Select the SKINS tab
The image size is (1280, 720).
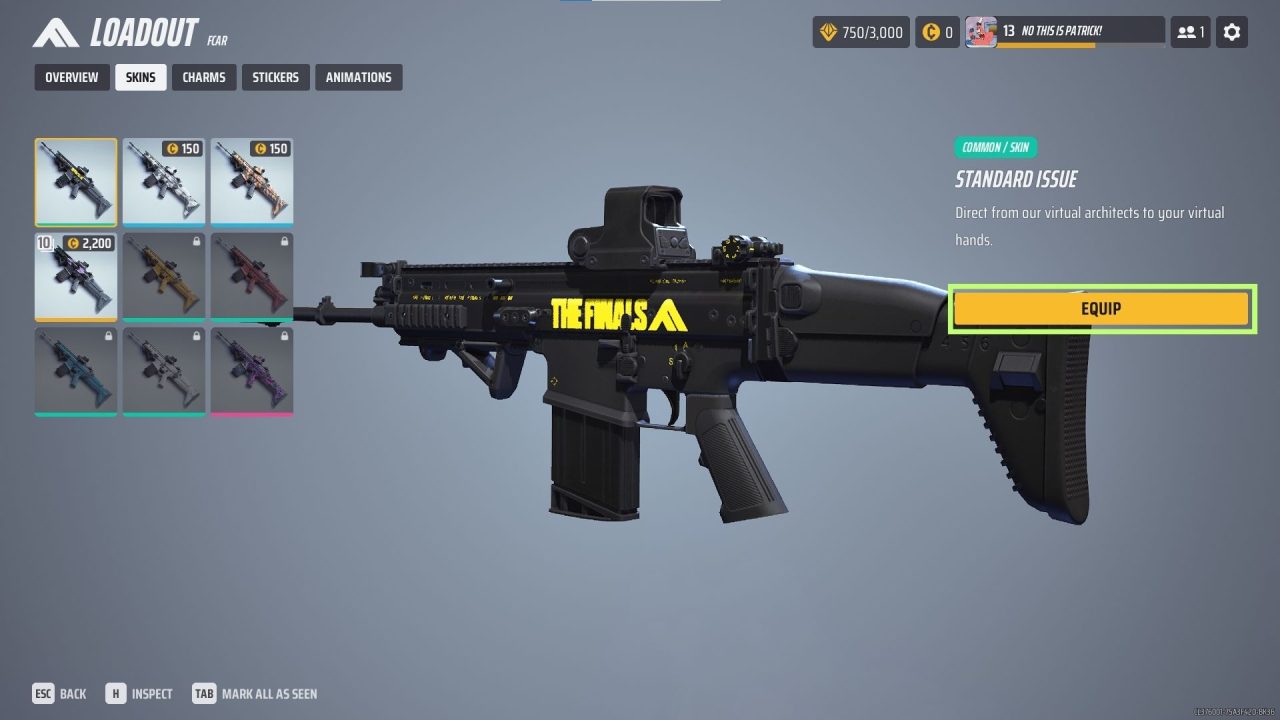[140, 77]
